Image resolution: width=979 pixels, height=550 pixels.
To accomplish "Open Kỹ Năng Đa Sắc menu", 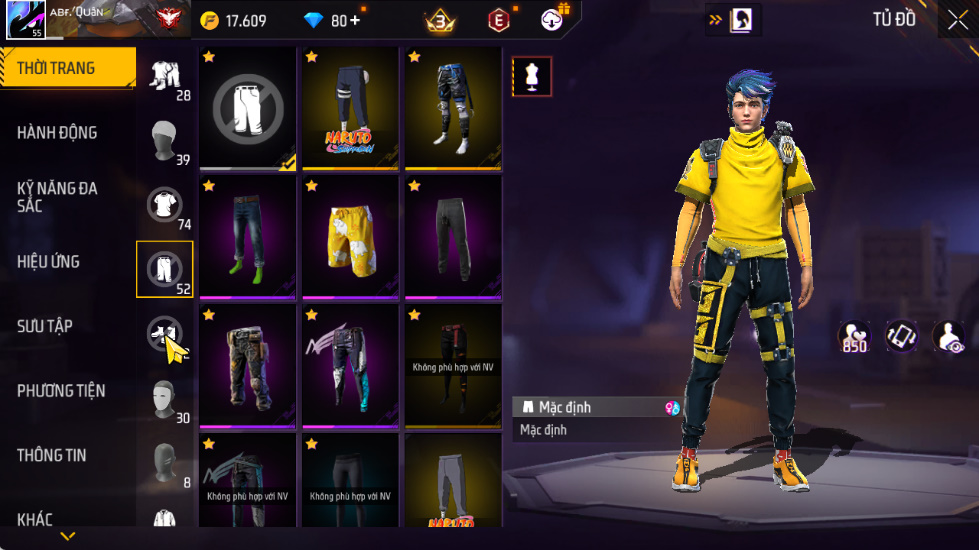I will pyautogui.click(x=57, y=196).
